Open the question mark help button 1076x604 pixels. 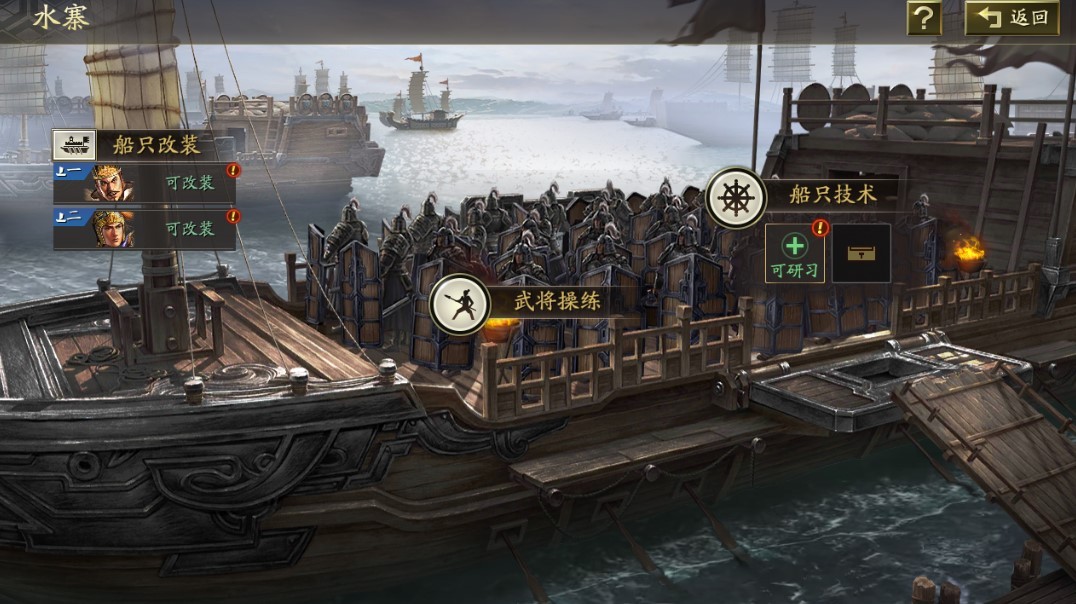coord(924,17)
